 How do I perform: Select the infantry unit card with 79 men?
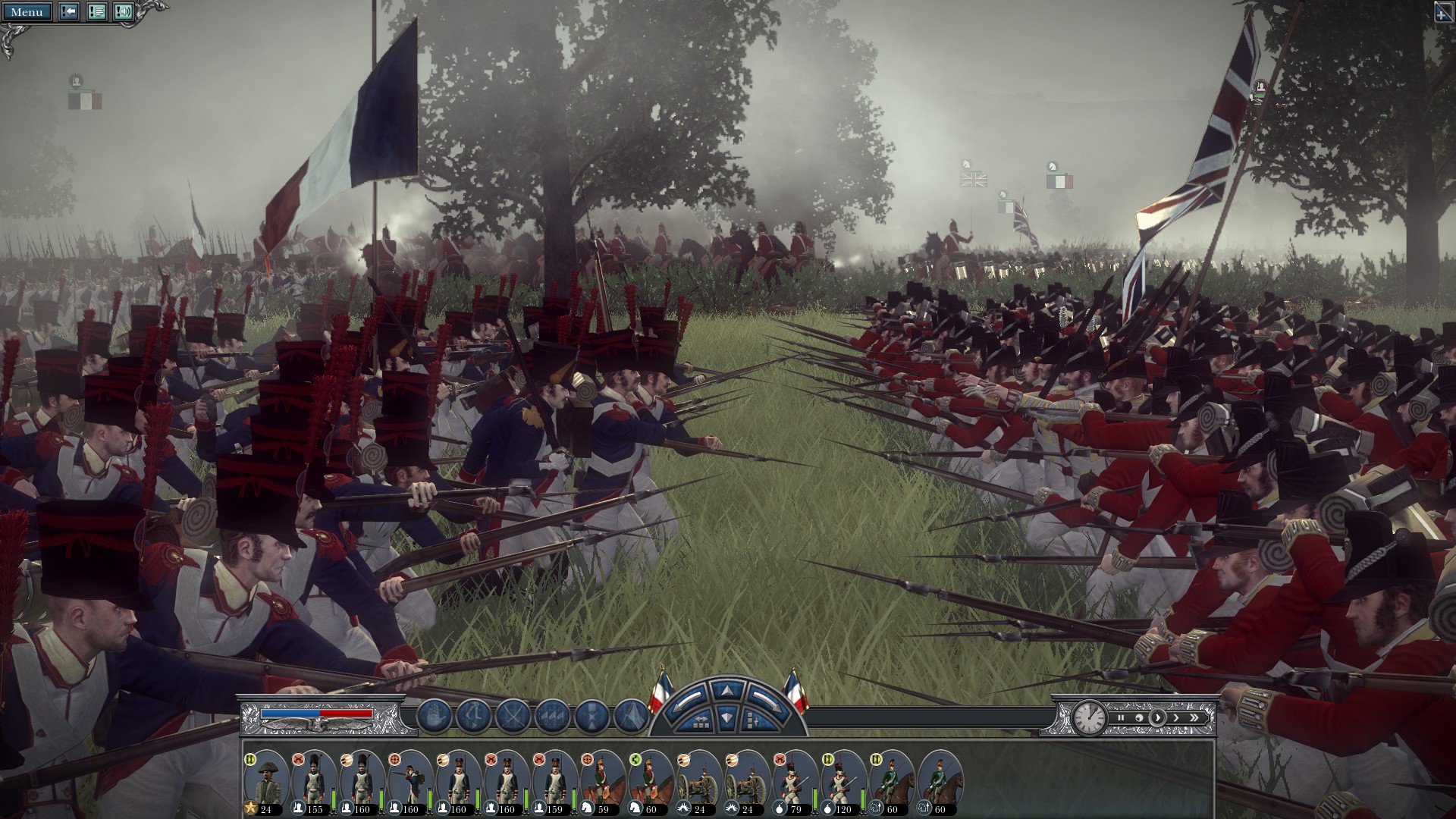795,781
